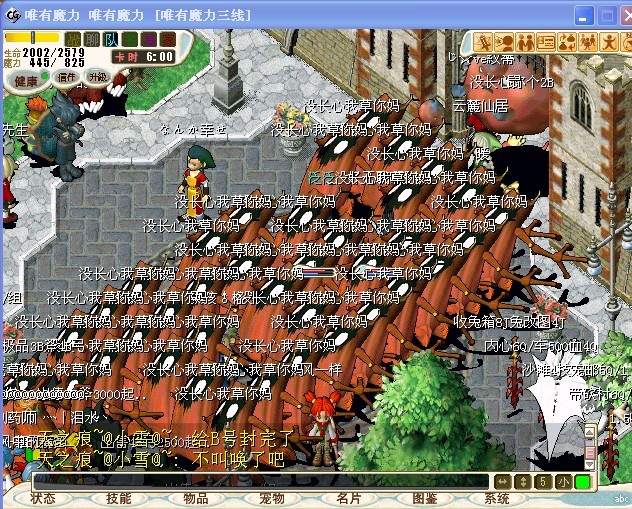632x509 pixels.
Task: Click the ID card action icon
Action: coord(545,41)
